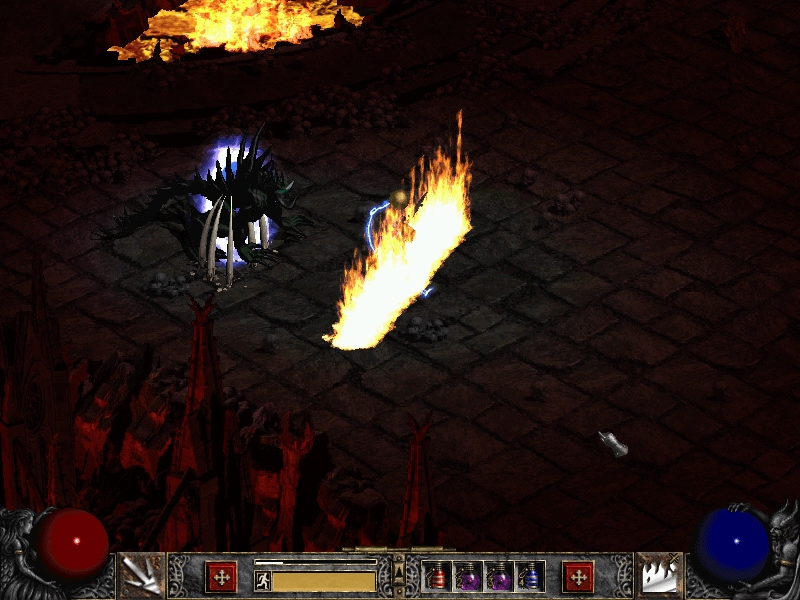The image size is (800, 600).
Task: Select the left-hand attack skill icon
Action: (141, 575)
